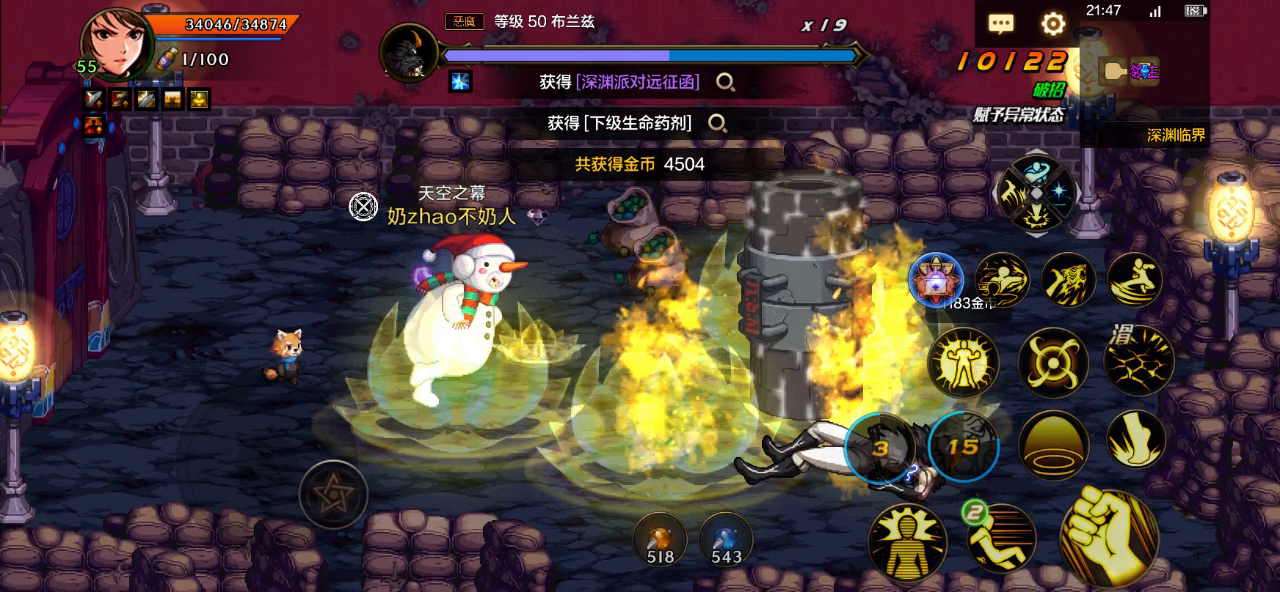1280x592 pixels.
Task: Use the blue potion with 543 left
Action: [x=726, y=539]
